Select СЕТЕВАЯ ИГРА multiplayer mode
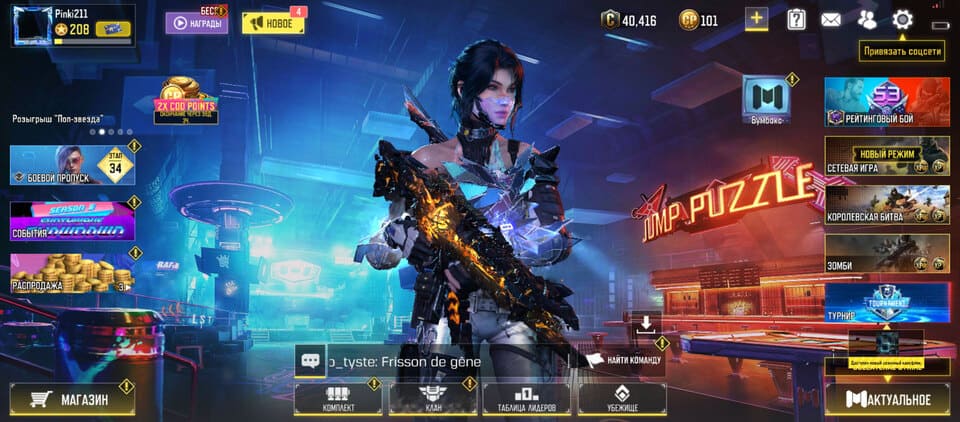Viewport: 960px width, 422px height. (x=886, y=156)
